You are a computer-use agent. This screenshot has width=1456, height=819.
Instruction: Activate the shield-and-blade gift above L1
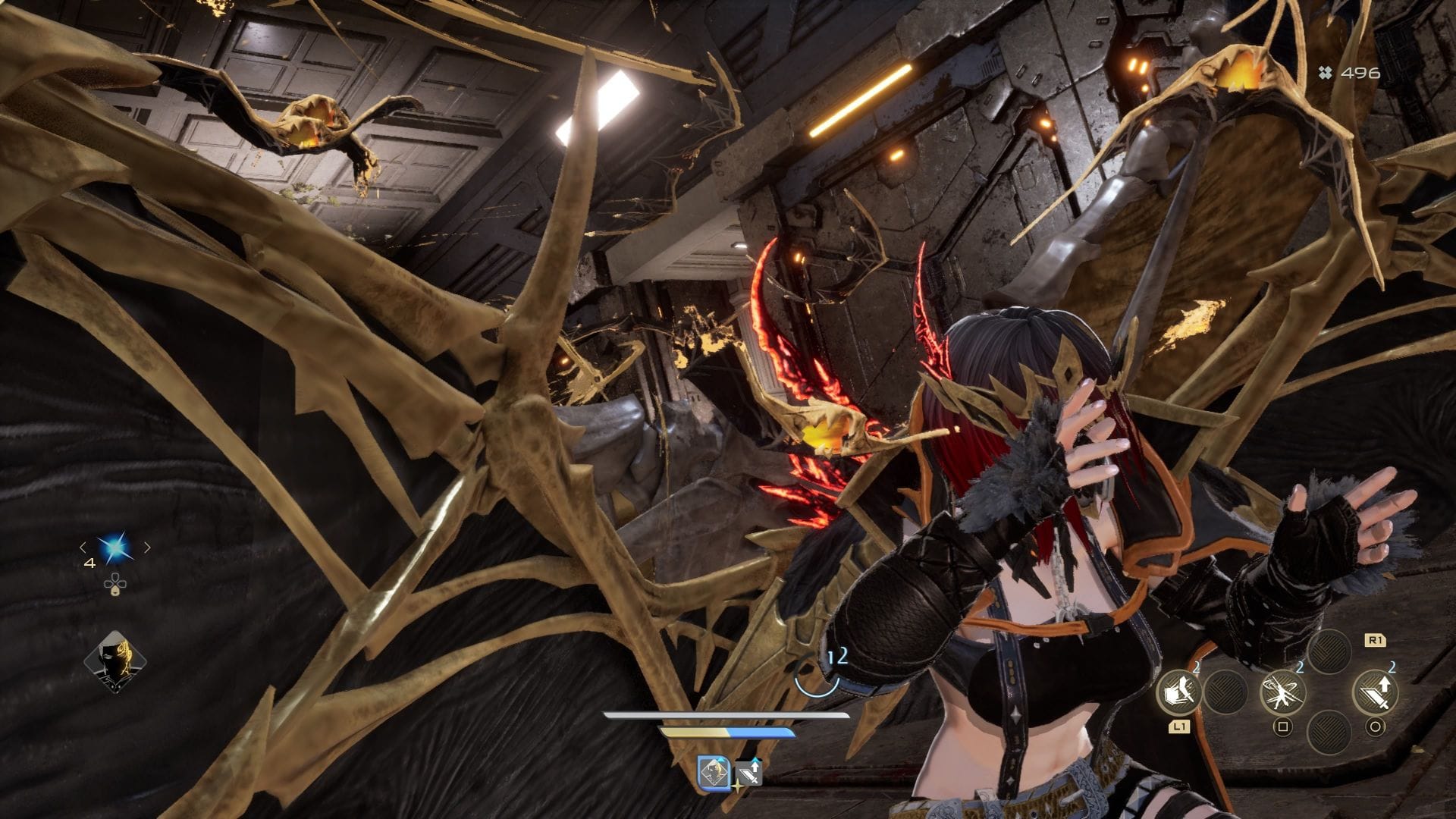tap(1178, 692)
